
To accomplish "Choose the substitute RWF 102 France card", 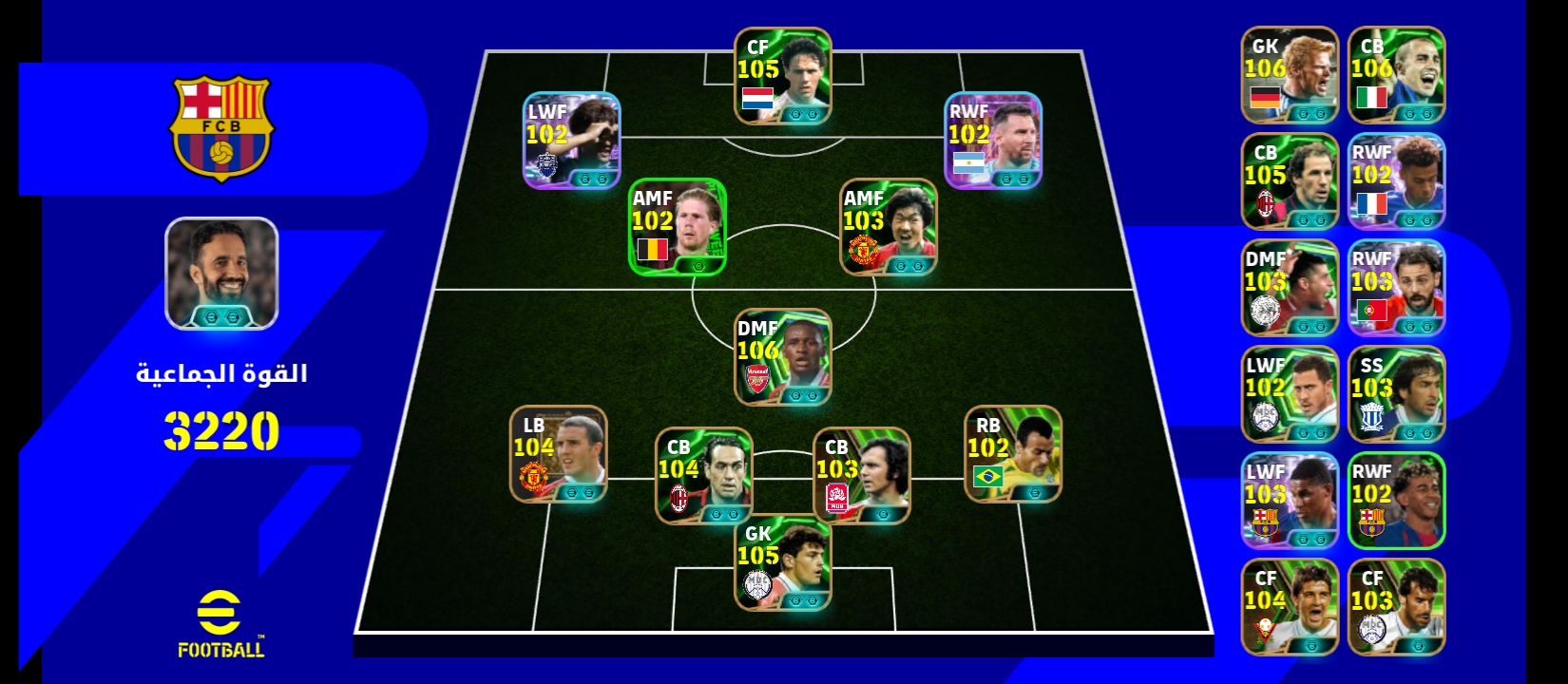I will (1396, 181).
